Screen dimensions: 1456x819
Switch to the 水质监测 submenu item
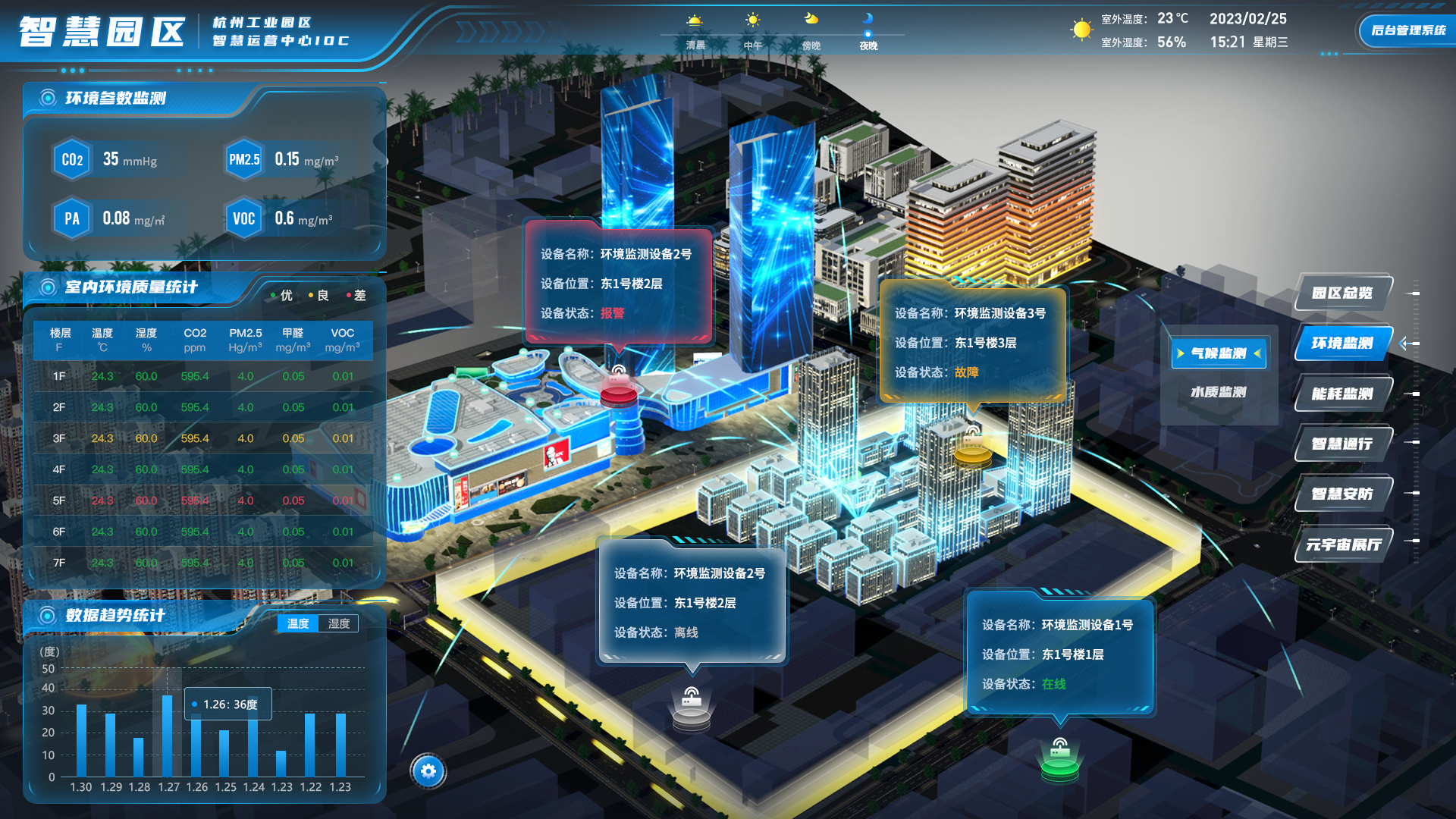click(1218, 392)
